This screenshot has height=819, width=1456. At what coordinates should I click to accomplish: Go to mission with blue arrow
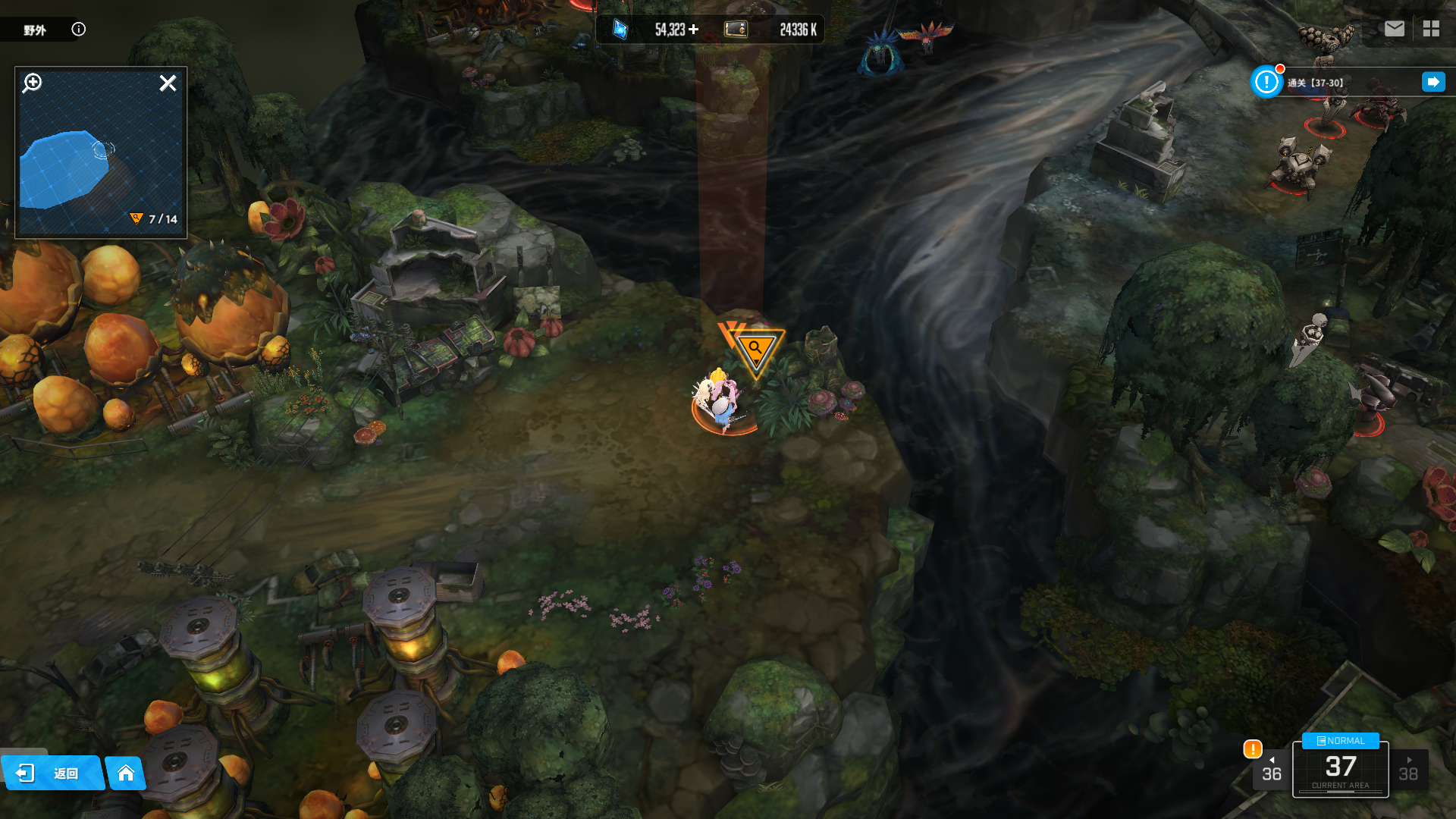tap(1433, 82)
